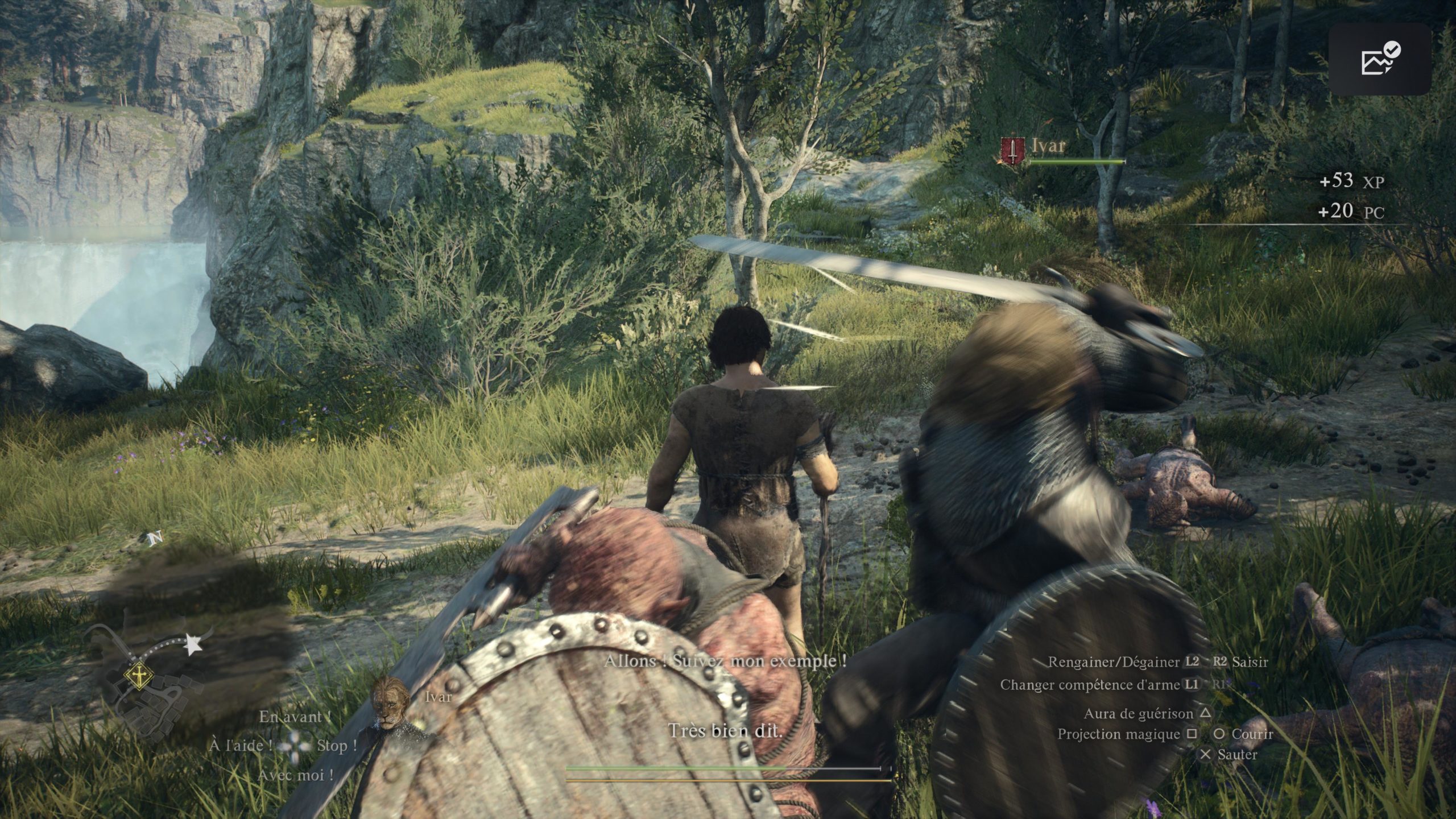Select the Sauter action label

[x=1237, y=755]
